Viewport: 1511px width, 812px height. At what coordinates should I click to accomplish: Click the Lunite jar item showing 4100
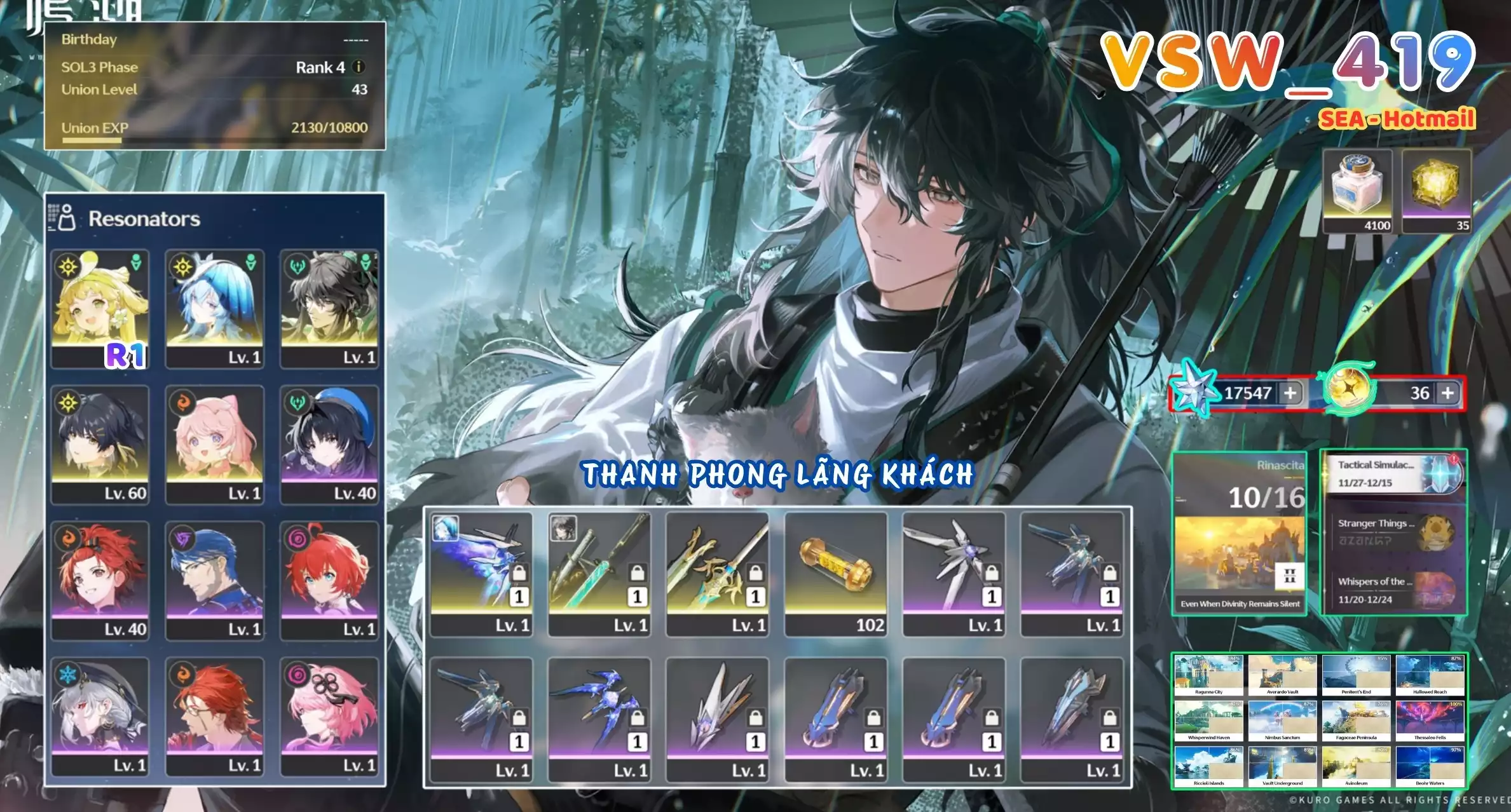point(1358,191)
